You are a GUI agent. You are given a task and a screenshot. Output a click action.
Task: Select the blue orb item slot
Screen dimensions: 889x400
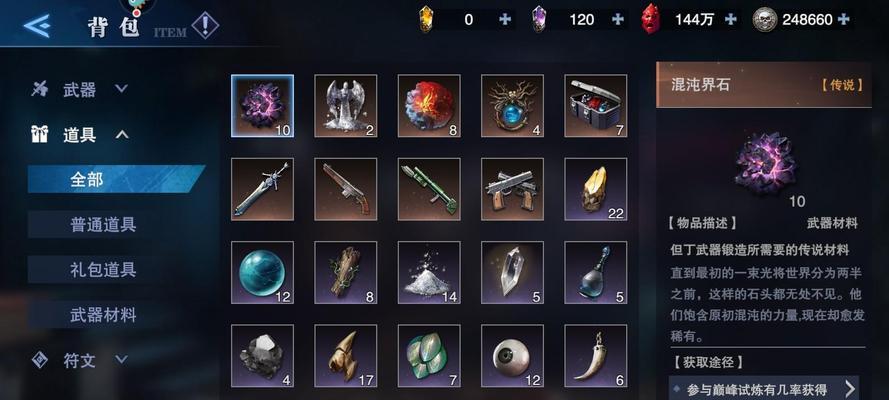262,272
